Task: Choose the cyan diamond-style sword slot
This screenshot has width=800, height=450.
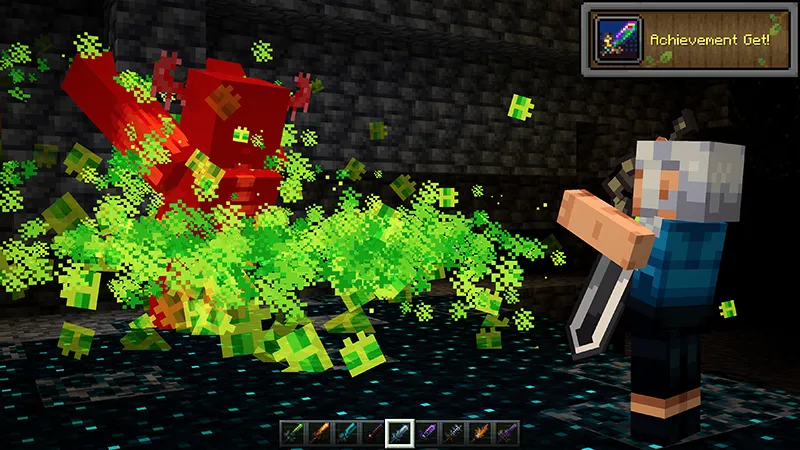Action: click(x=346, y=432)
